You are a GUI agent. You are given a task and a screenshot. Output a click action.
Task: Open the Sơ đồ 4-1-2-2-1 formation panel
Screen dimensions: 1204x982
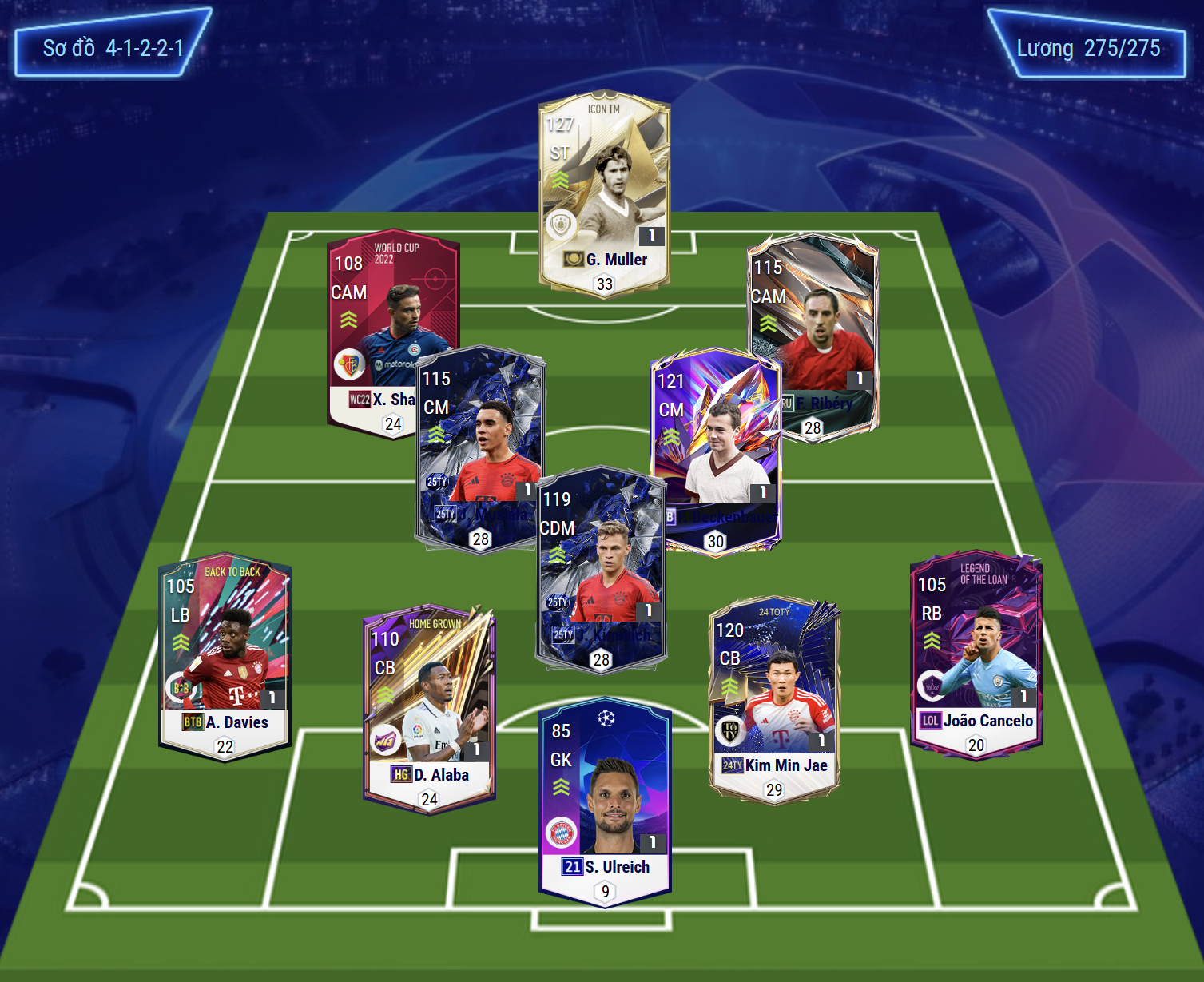click(113, 48)
